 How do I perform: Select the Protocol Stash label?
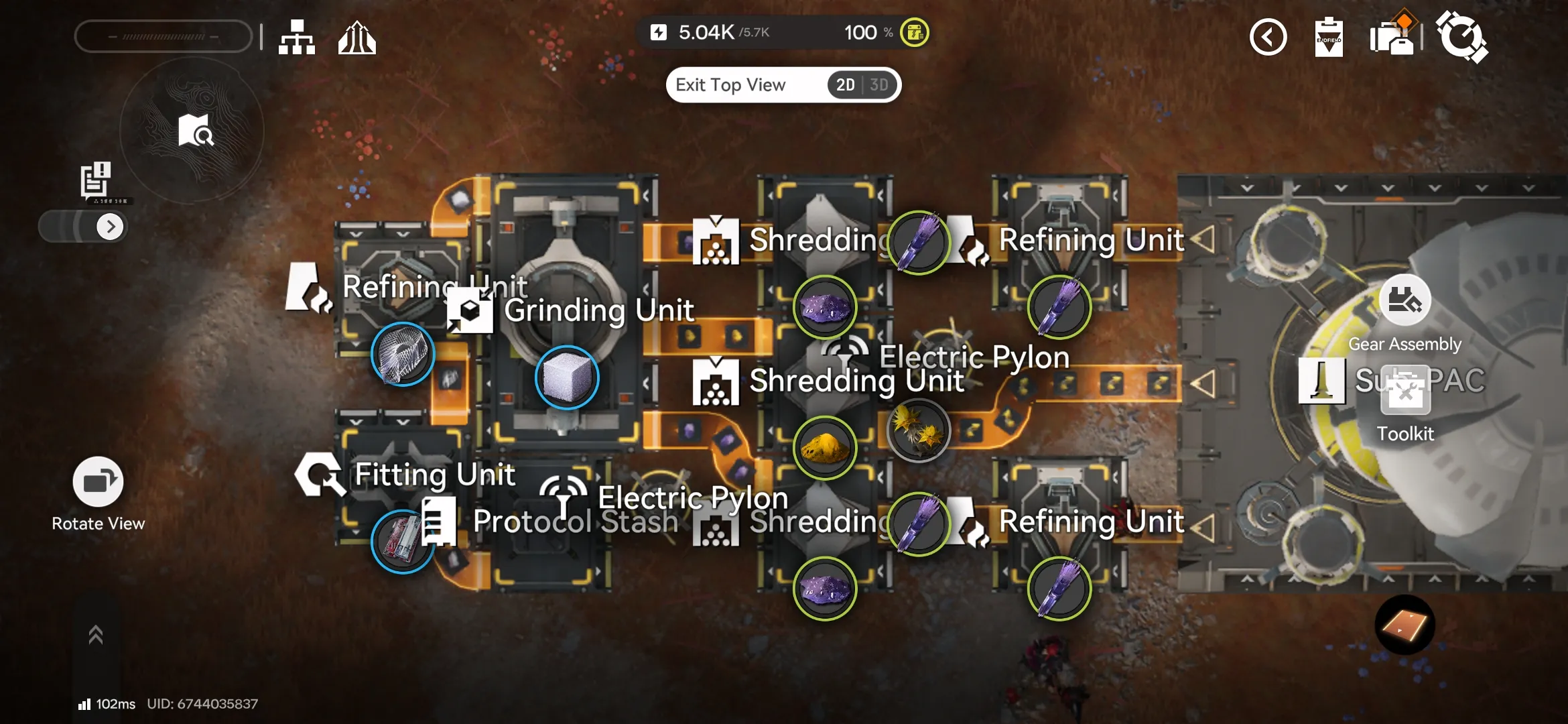coord(575,522)
